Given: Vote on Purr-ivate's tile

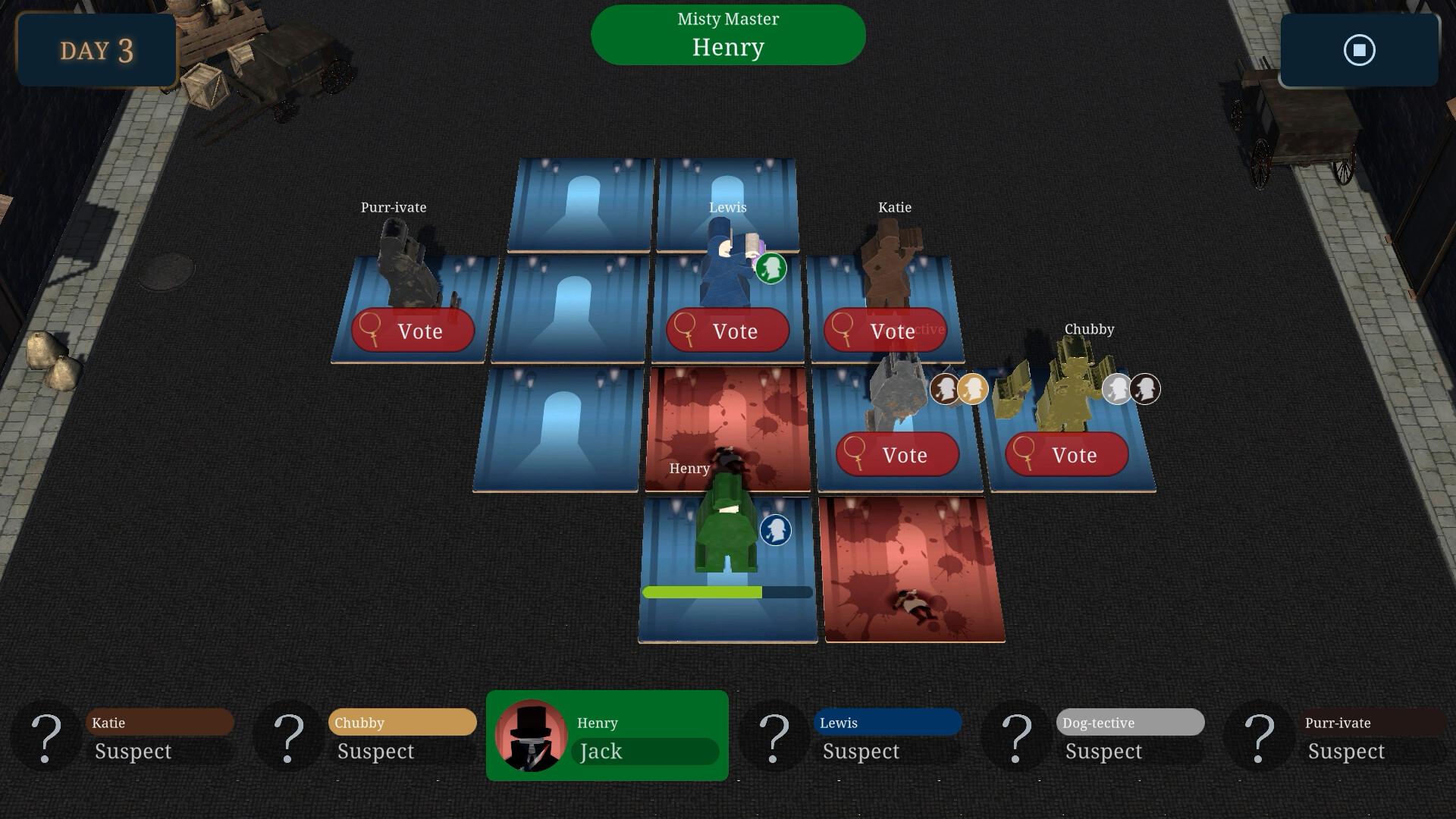Looking at the screenshot, I should point(413,331).
